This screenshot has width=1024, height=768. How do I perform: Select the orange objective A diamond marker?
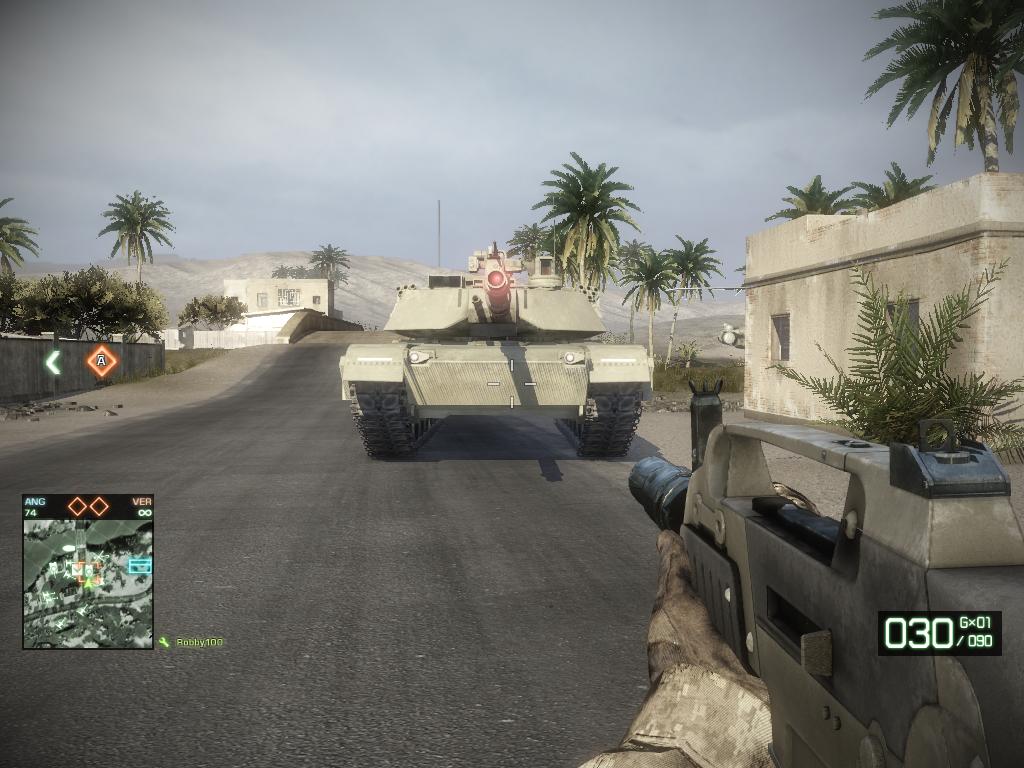tap(101, 360)
